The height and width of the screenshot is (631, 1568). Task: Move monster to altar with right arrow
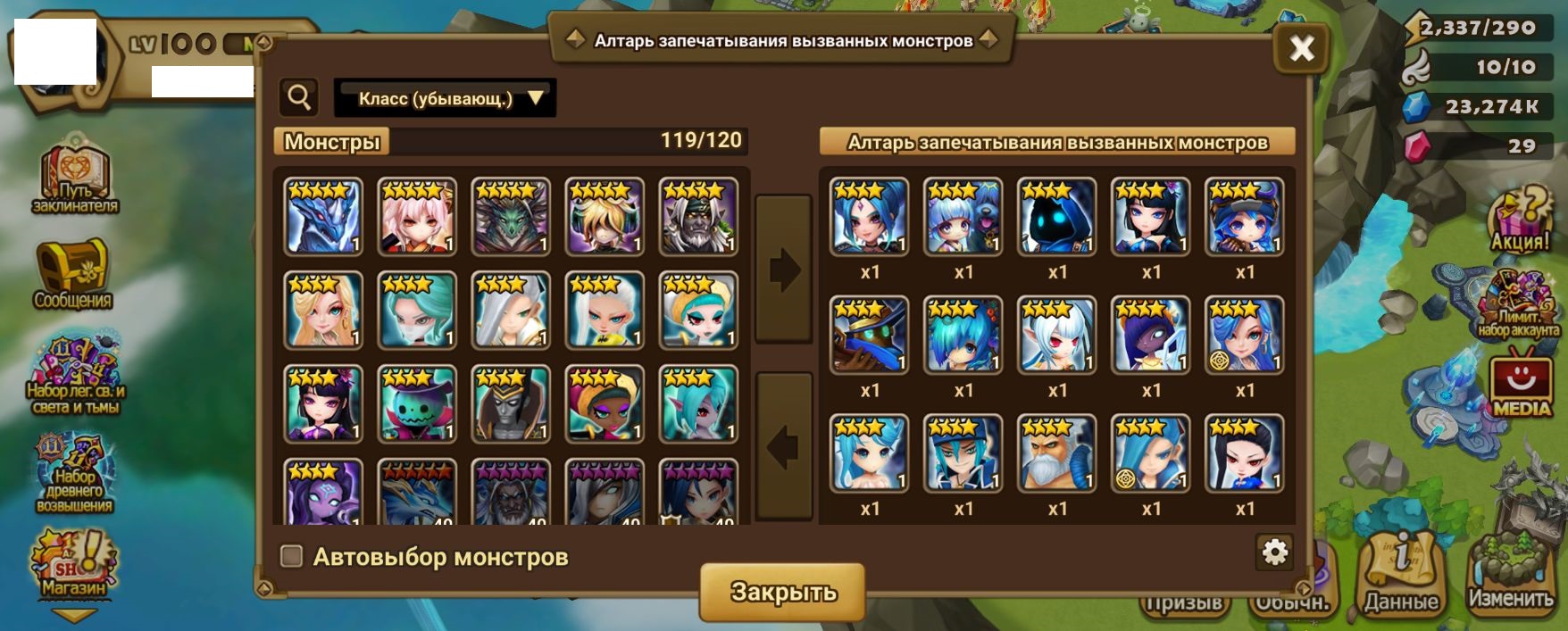pyautogui.click(x=784, y=269)
